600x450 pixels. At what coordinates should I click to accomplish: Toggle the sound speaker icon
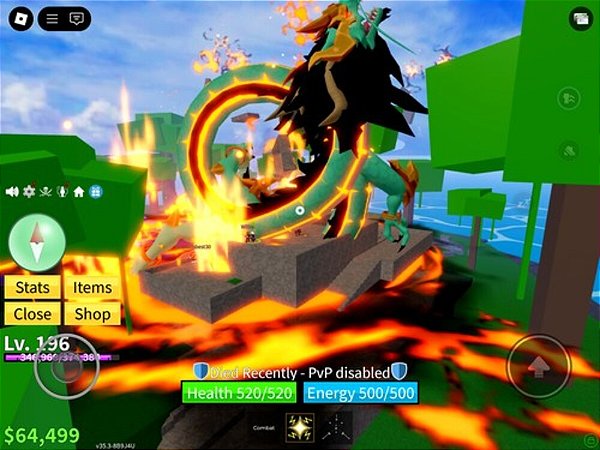[13, 191]
